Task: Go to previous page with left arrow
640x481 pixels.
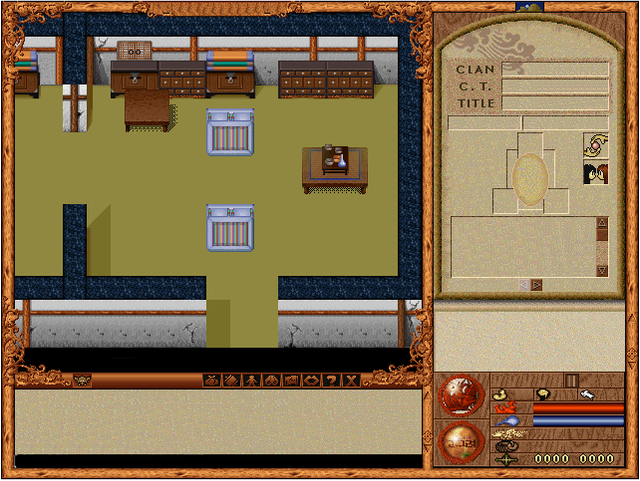Action: (x=522, y=285)
